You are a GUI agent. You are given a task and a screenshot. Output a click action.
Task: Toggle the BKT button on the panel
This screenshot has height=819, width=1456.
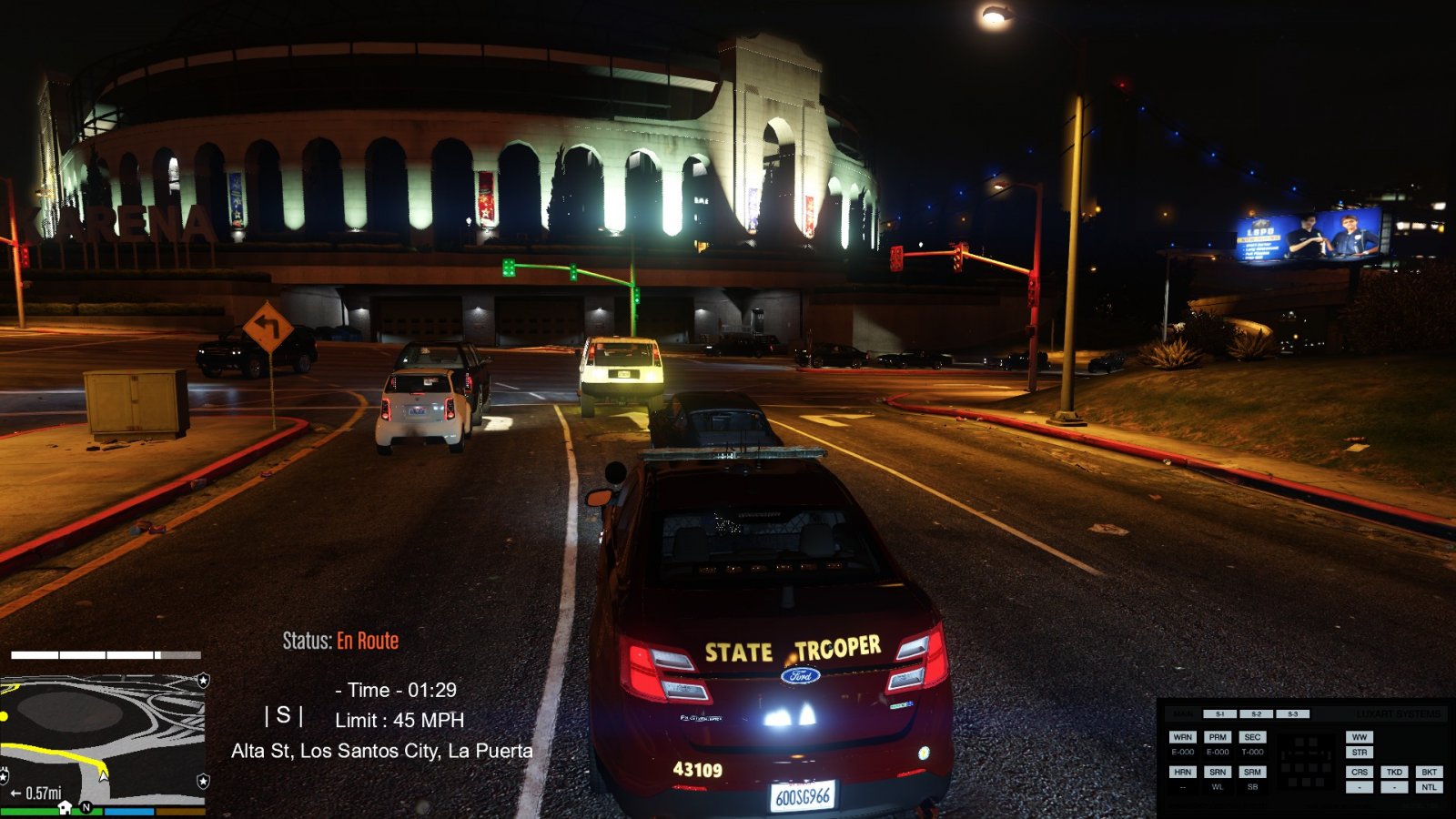[x=1429, y=772]
